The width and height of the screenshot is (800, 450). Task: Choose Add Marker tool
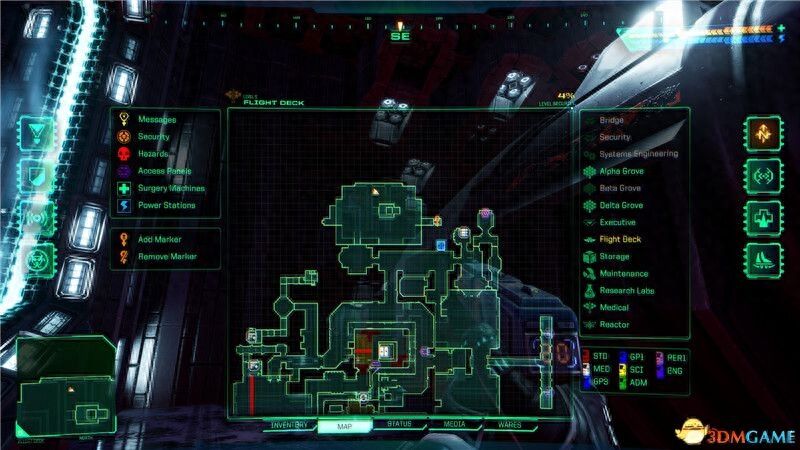[160, 240]
